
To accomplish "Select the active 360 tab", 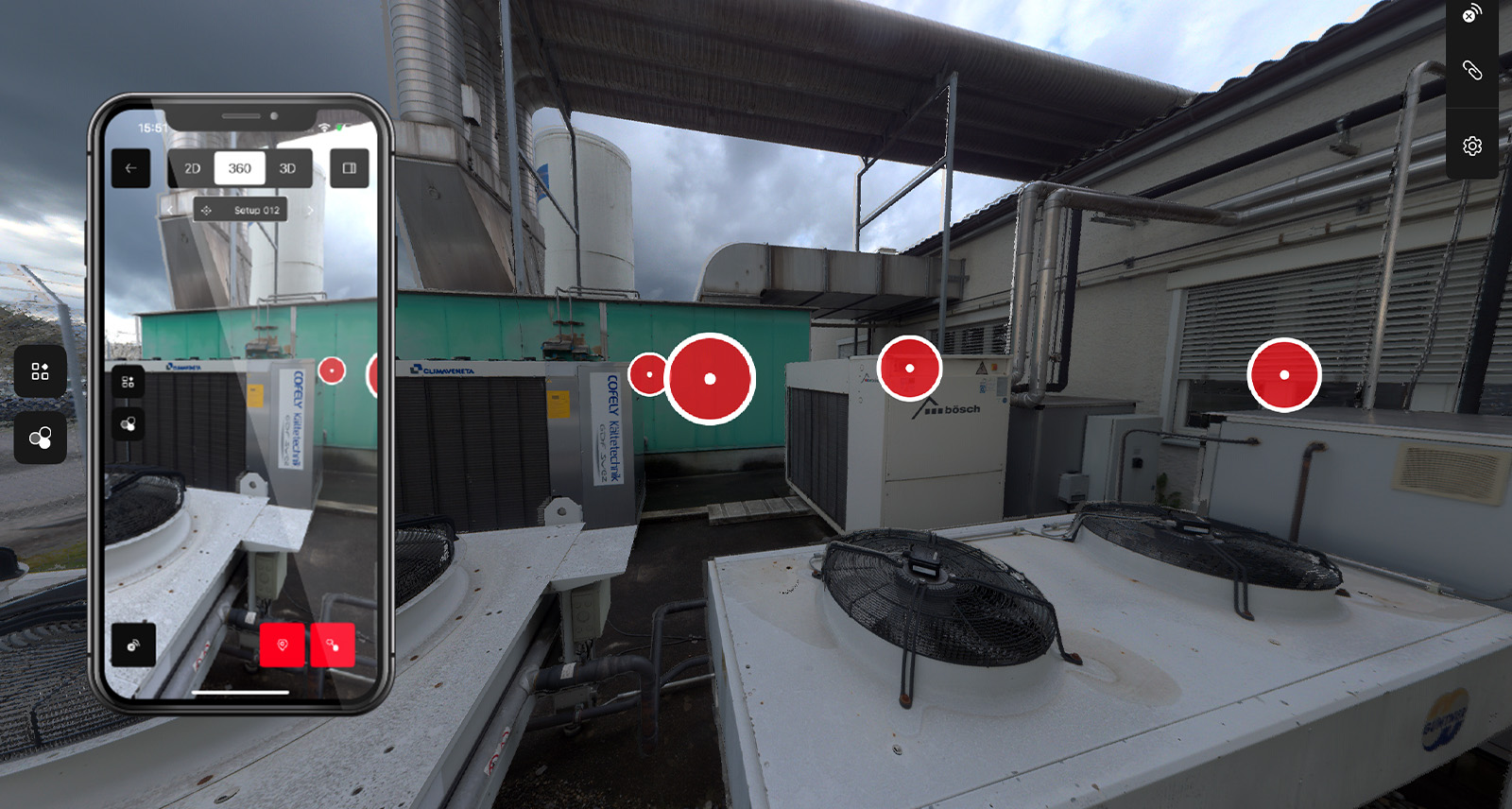I will 240,167.
